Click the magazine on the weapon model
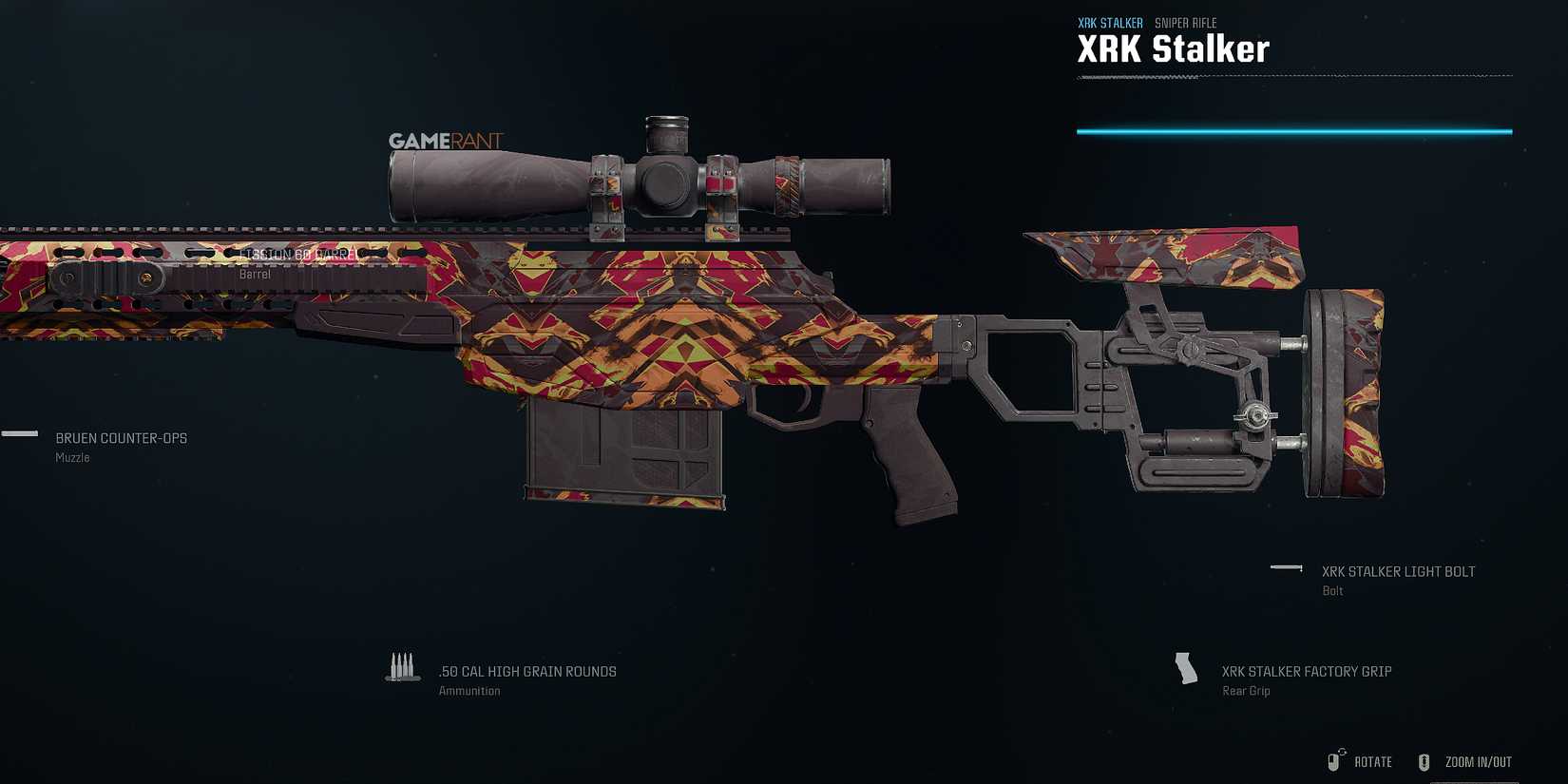The height and width of the screenshot is (784, 1568). point(622,456)
